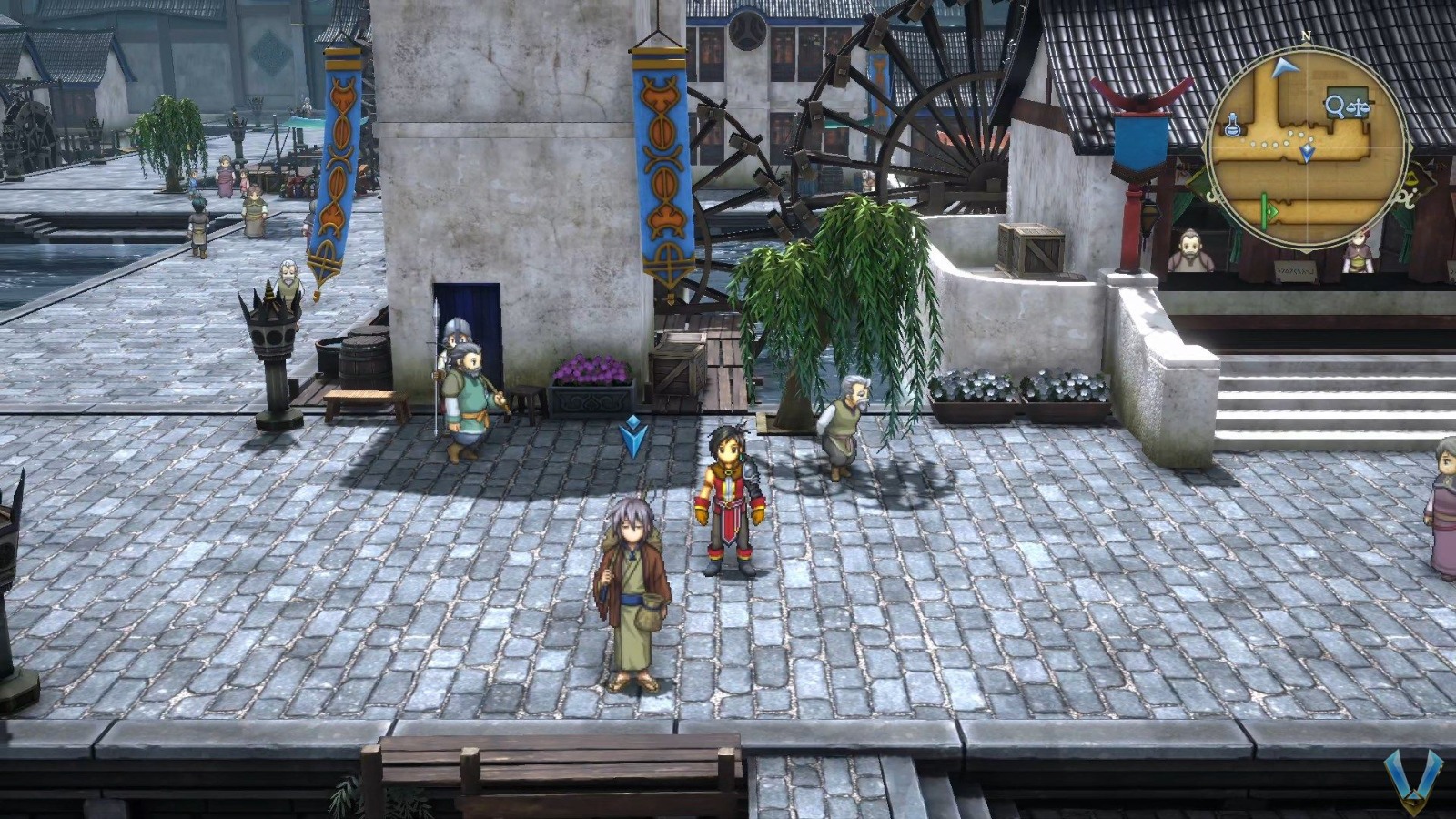Select the green exit arrow marker on minimap

1269,210
